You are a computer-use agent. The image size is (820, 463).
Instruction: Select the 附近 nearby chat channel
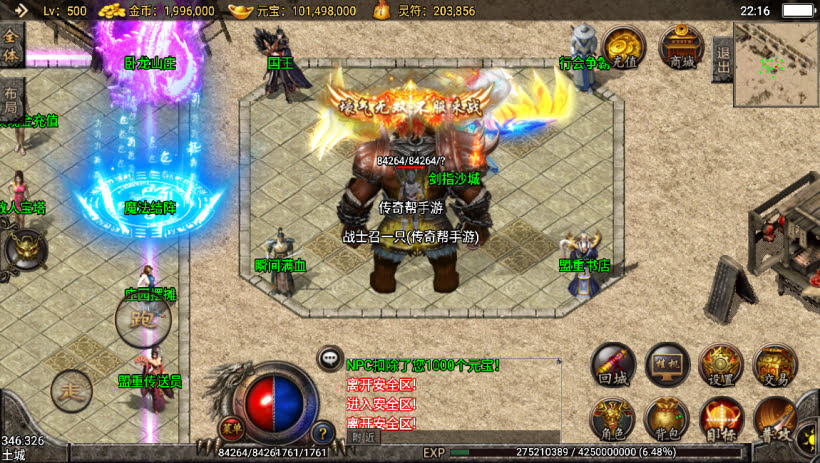tap(365, 436)
